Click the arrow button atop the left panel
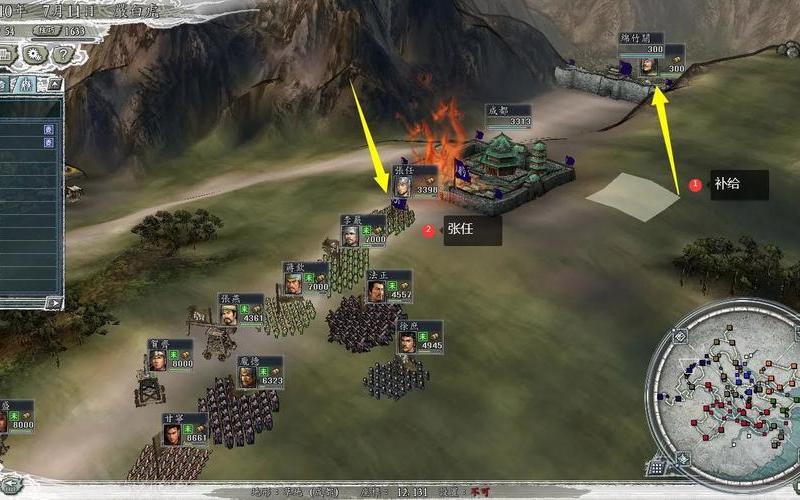800x500 pixels. (53, 85)
